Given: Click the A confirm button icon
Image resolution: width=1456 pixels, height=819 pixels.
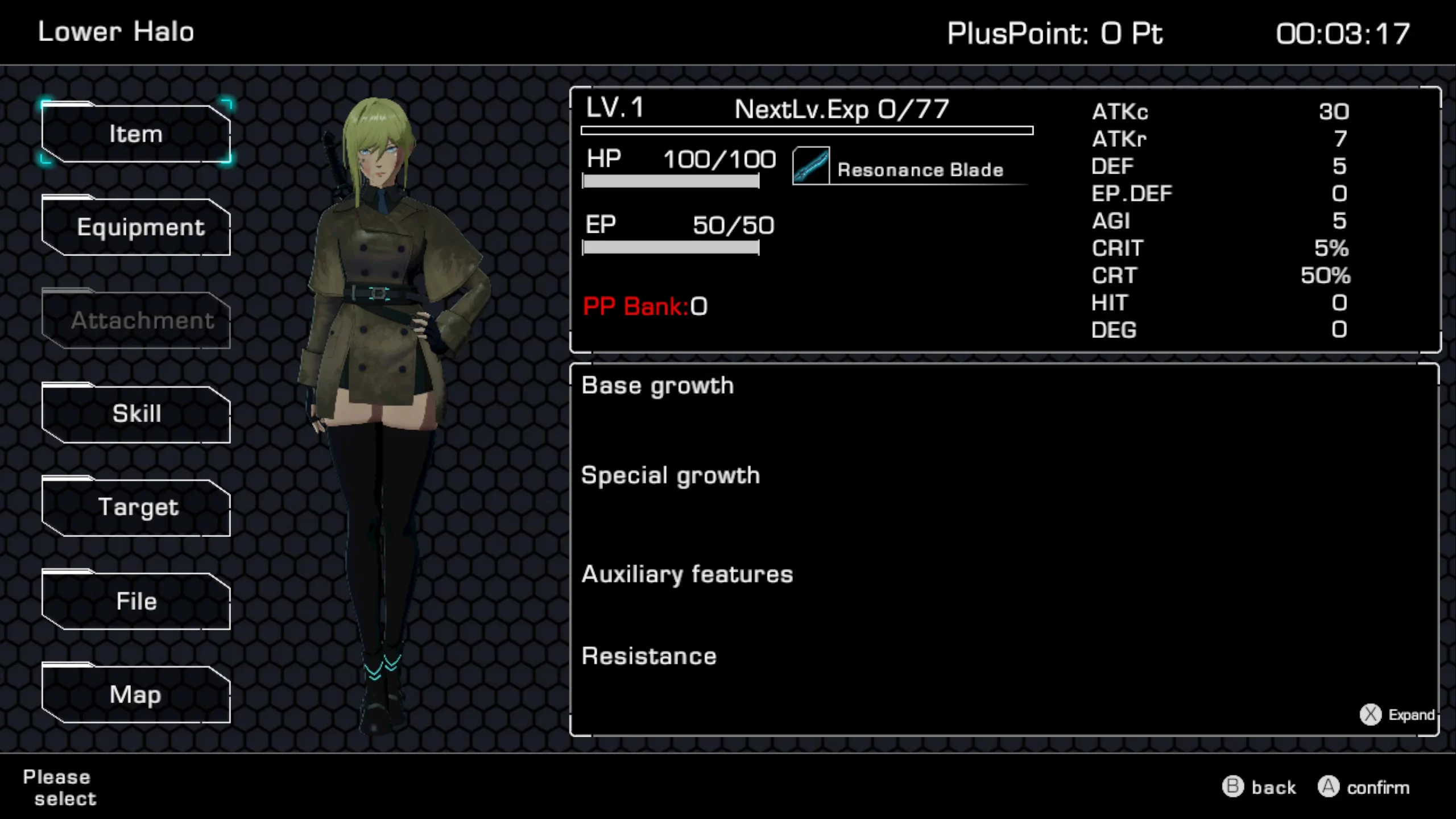Looking at the screenshot, I should (1329, 787).
